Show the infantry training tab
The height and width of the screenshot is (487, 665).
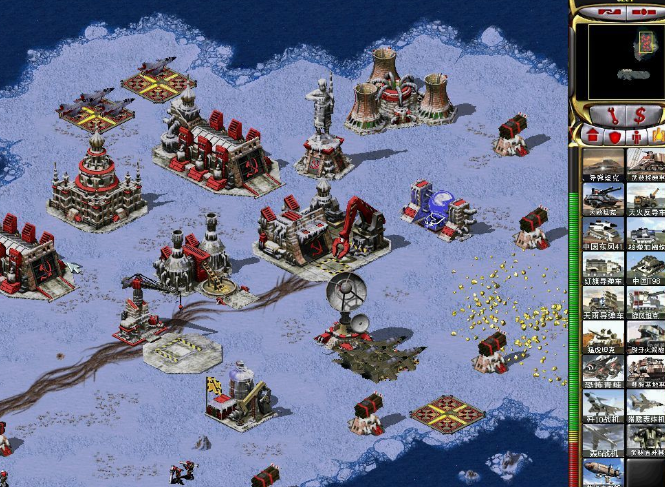coord(637,135)
